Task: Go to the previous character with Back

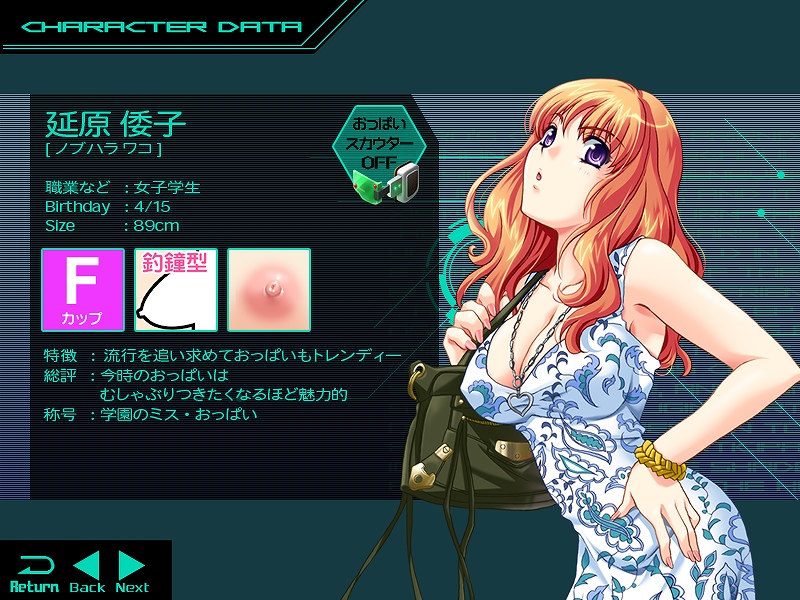Action: 87,573
